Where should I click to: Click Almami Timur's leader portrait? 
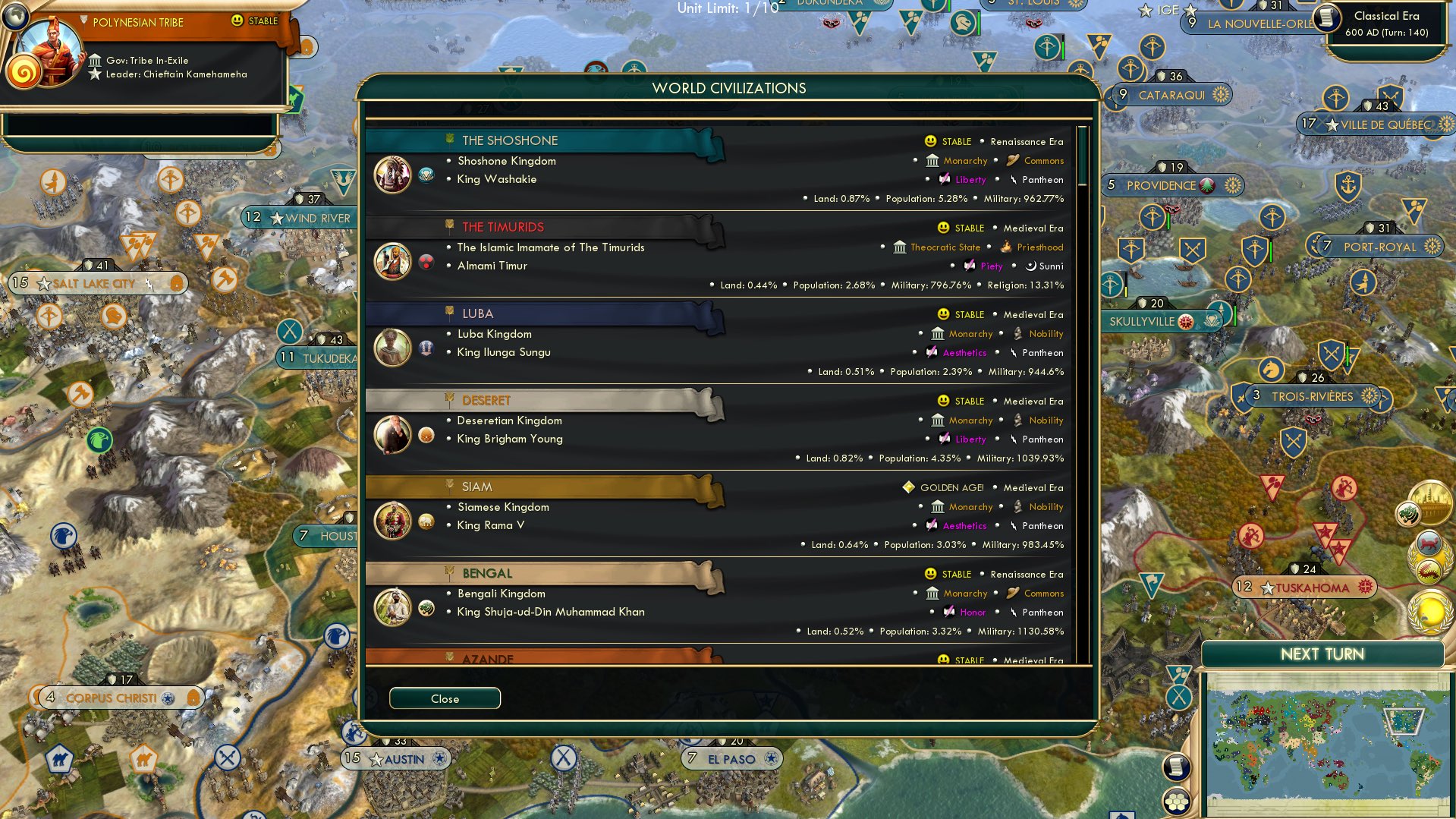click(x=392, y=260)
